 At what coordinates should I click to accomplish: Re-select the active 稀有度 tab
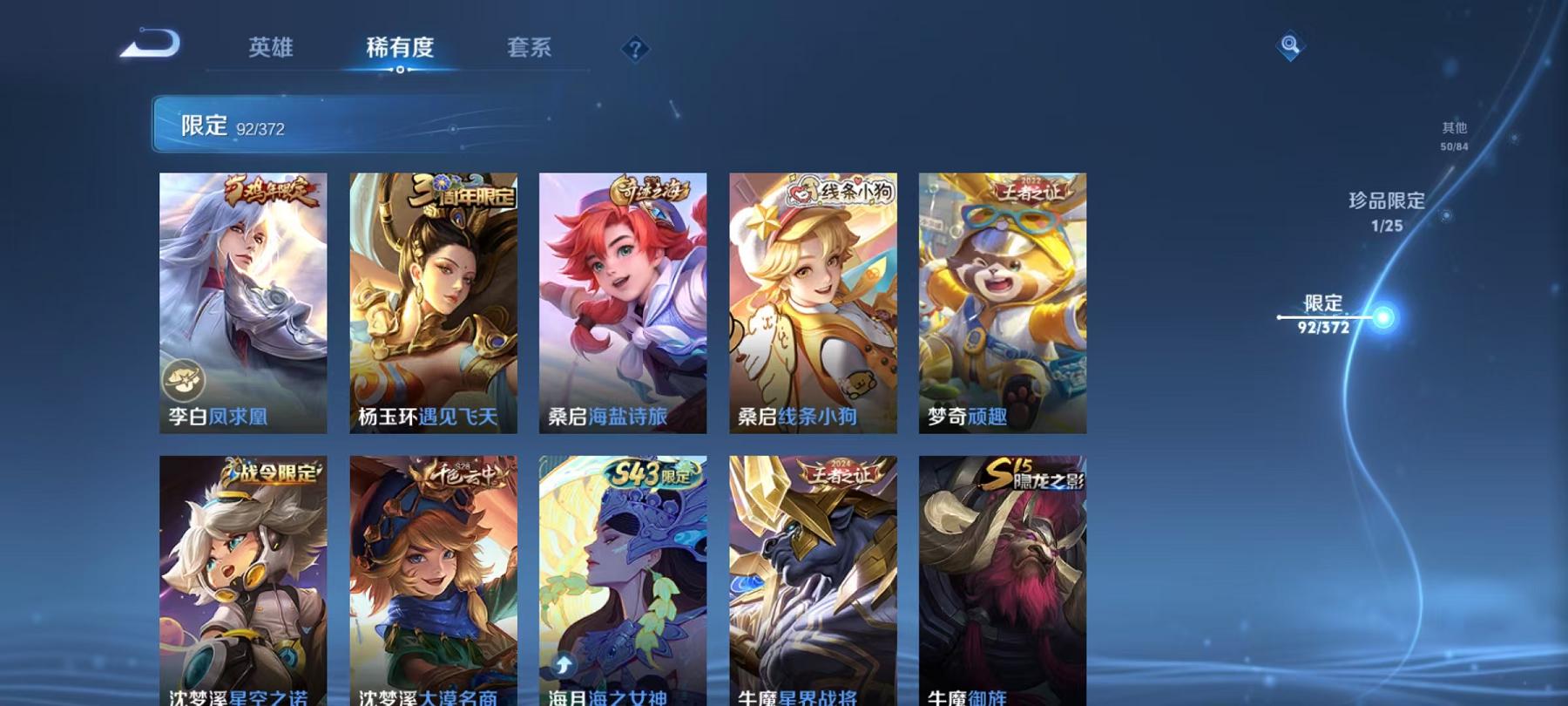point(402,50)
